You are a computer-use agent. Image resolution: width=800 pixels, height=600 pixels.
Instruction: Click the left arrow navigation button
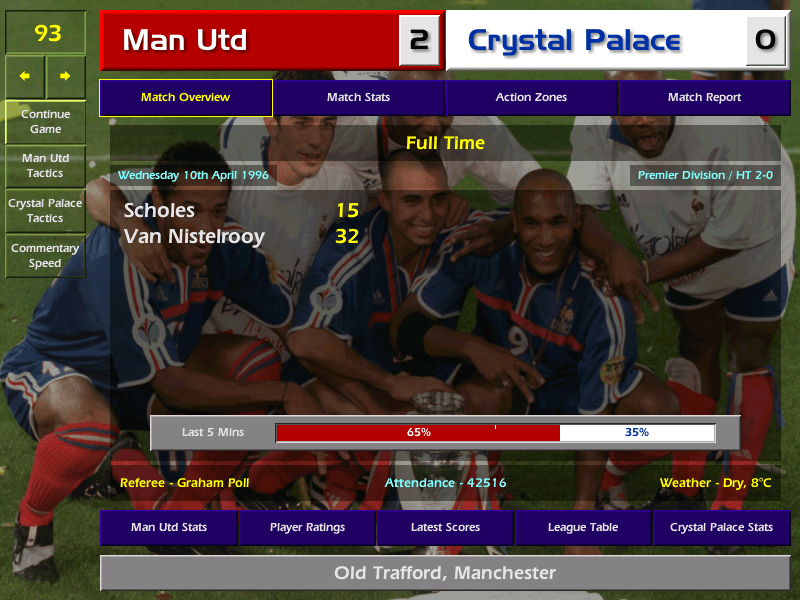coord(25,76)
